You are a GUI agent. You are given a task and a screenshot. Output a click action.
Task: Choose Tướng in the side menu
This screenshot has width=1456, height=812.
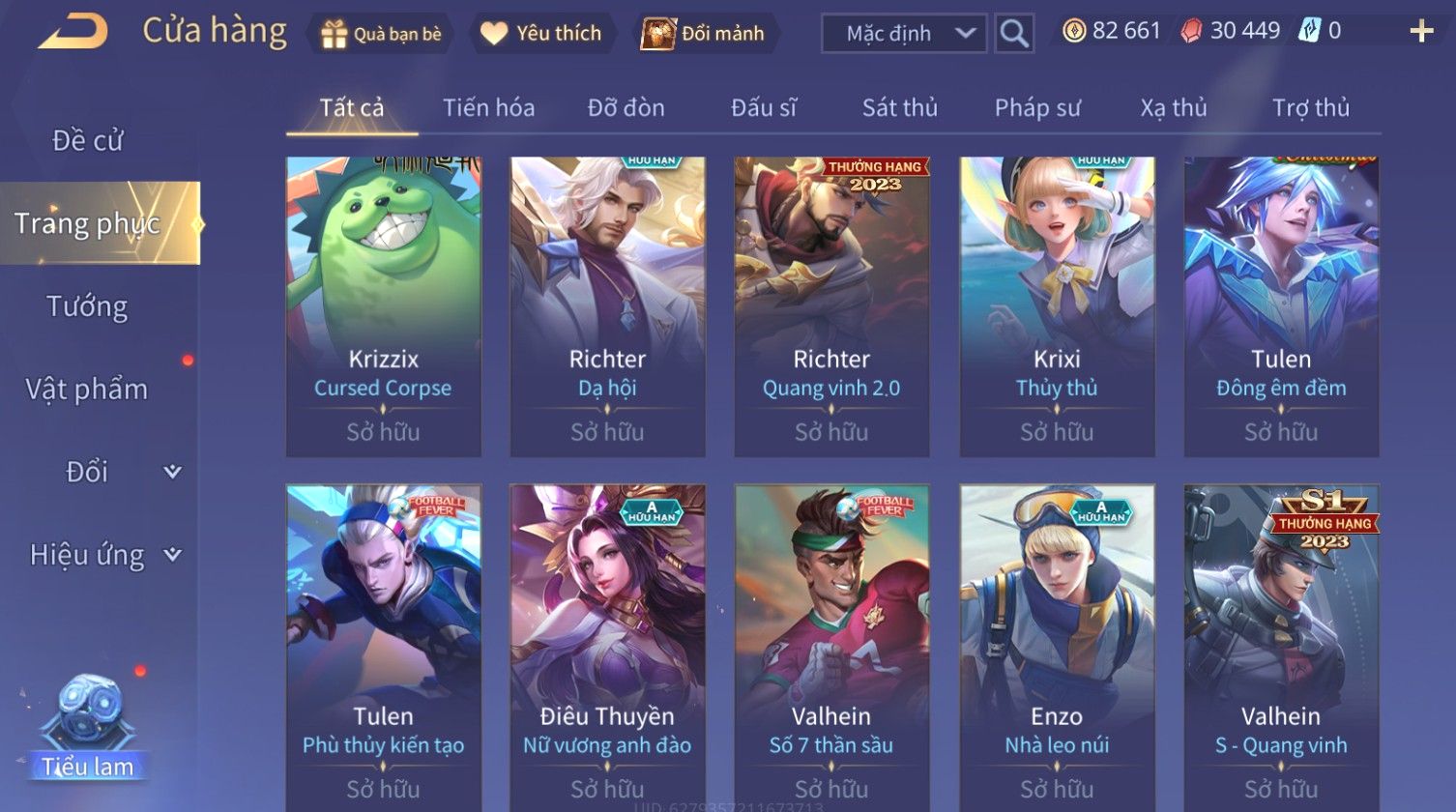tap(87, 306)
